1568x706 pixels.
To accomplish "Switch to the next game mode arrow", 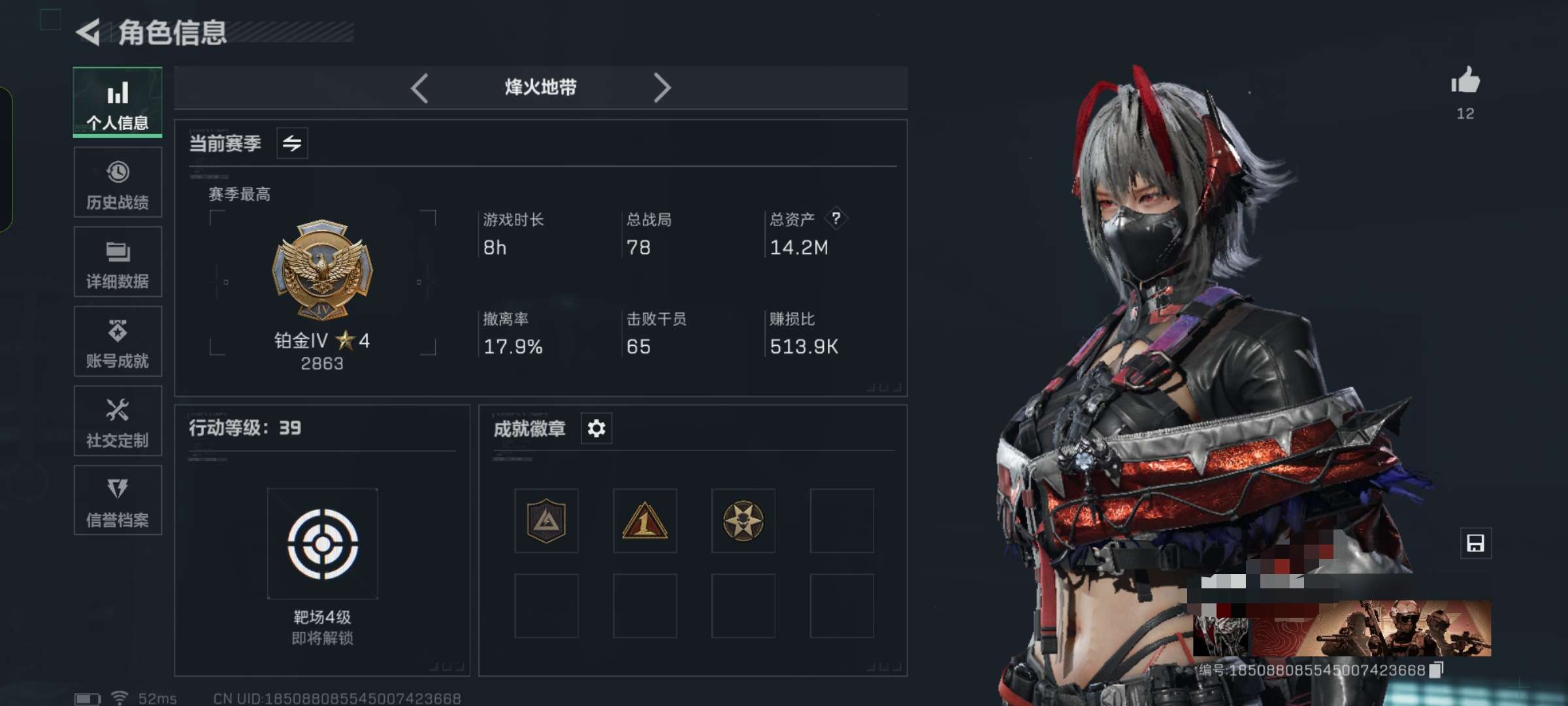I will [x=662, y=88].
